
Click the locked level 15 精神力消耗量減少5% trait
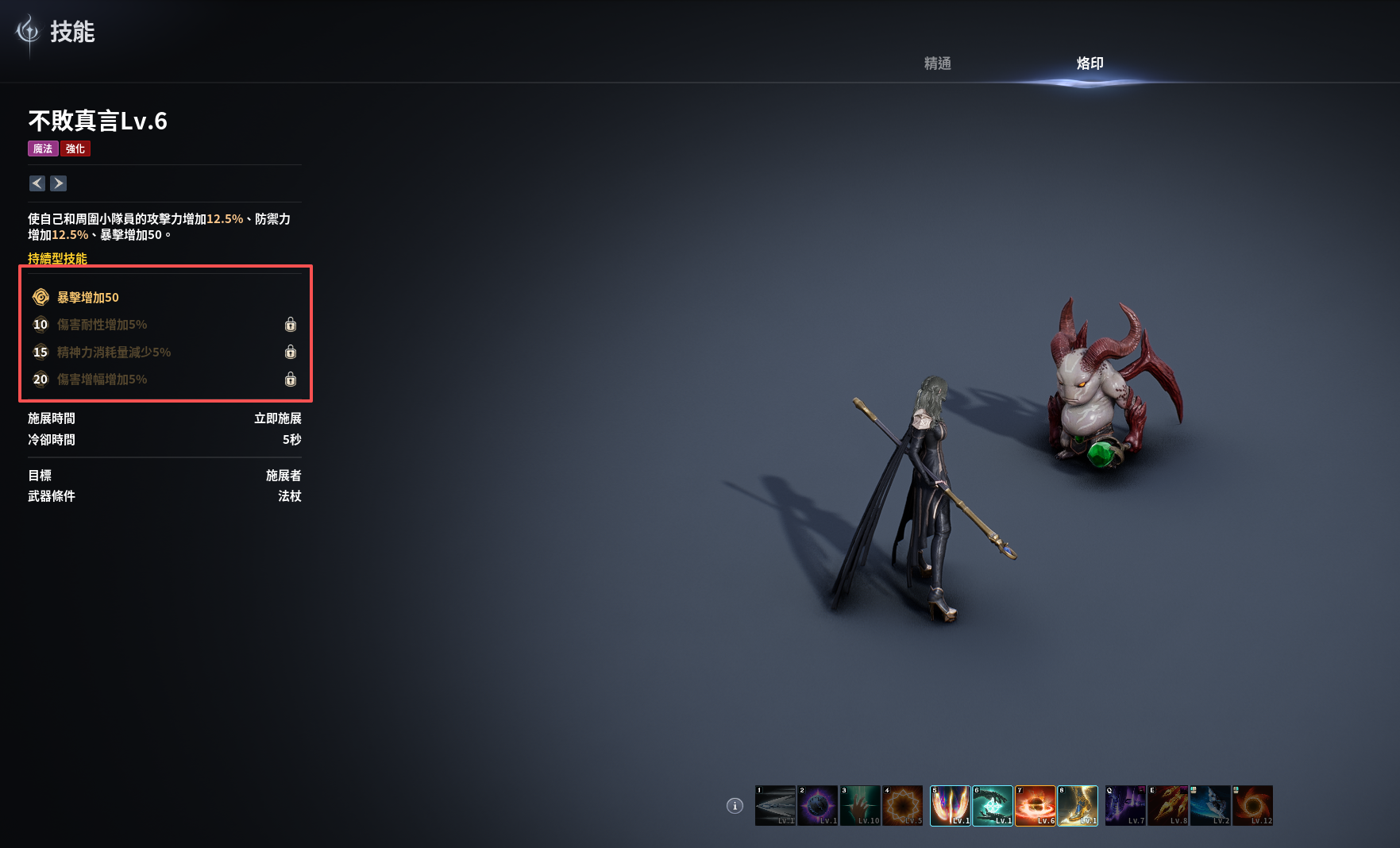[x=114, y=353]
